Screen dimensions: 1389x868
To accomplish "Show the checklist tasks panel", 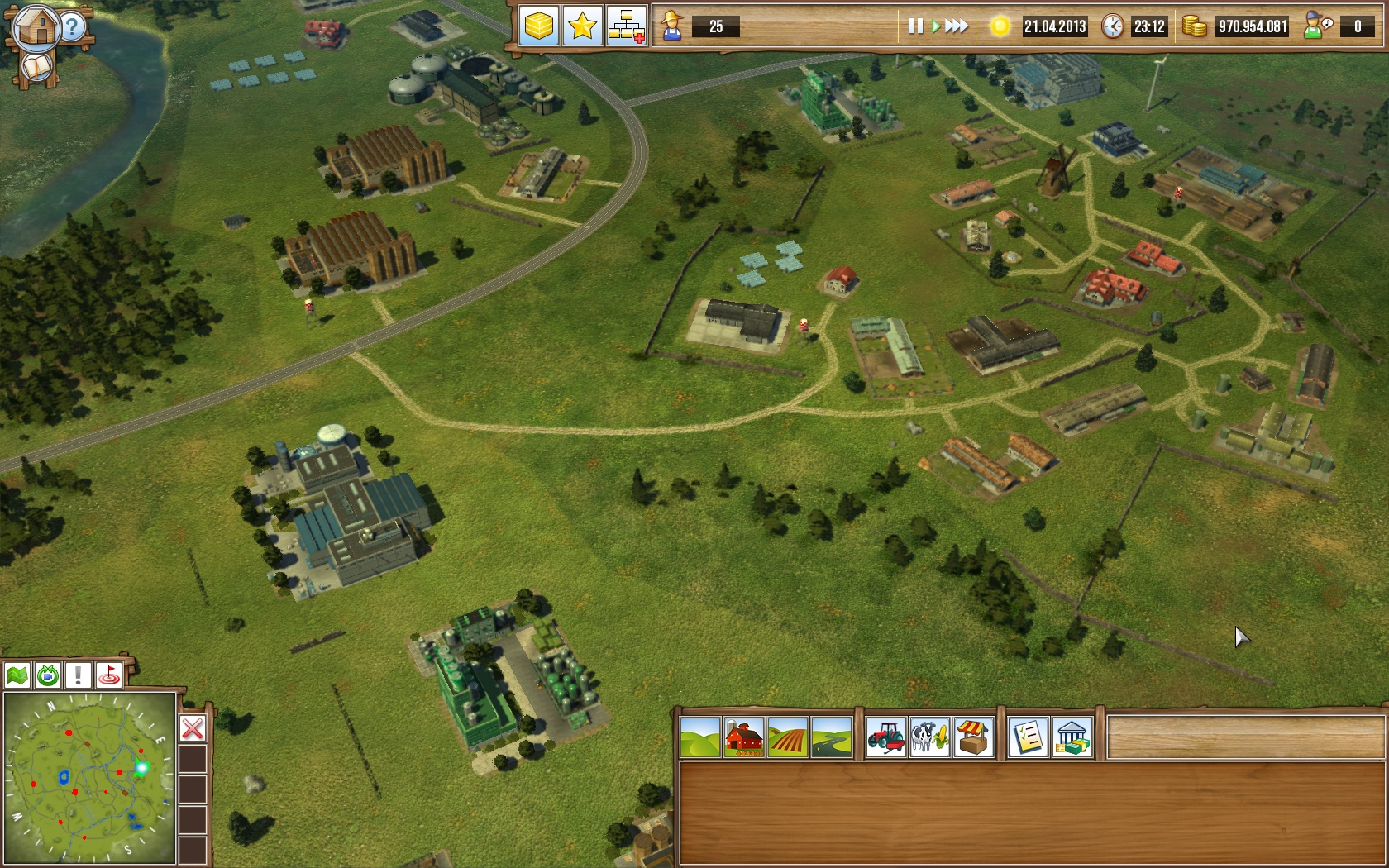I will [x=1028, y=737].
